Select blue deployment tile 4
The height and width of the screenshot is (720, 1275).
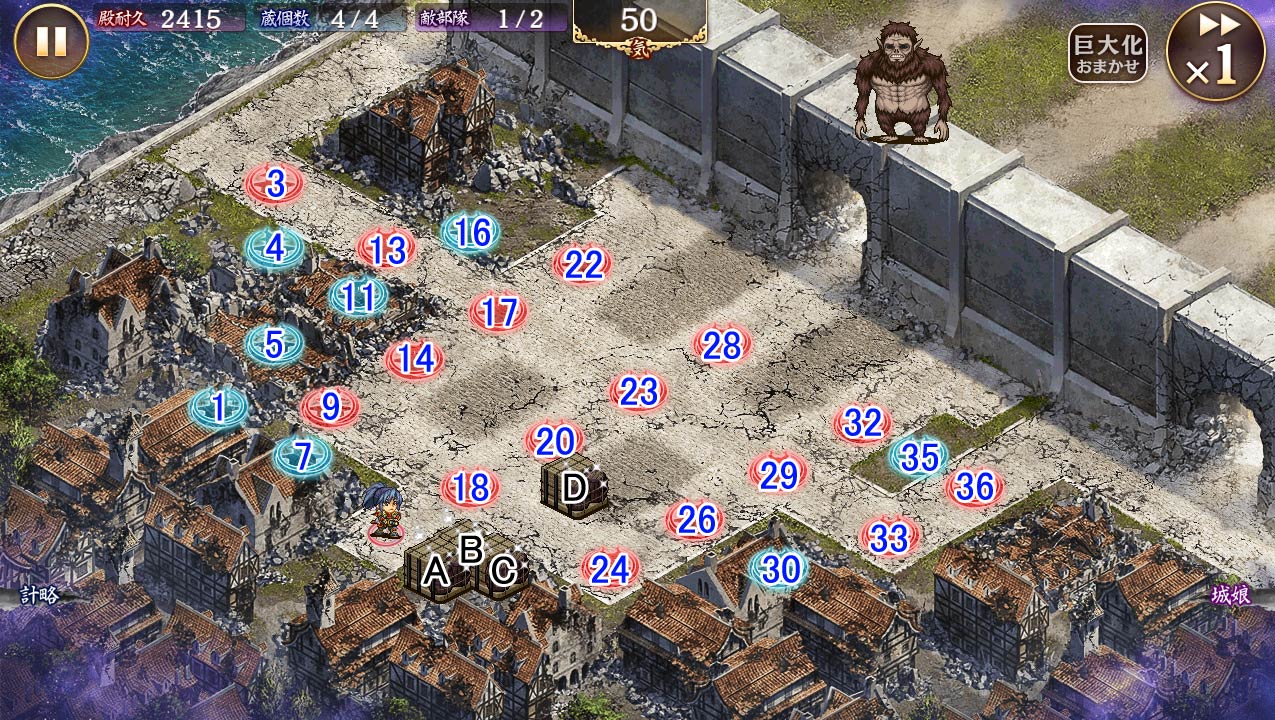click(274, 246)
